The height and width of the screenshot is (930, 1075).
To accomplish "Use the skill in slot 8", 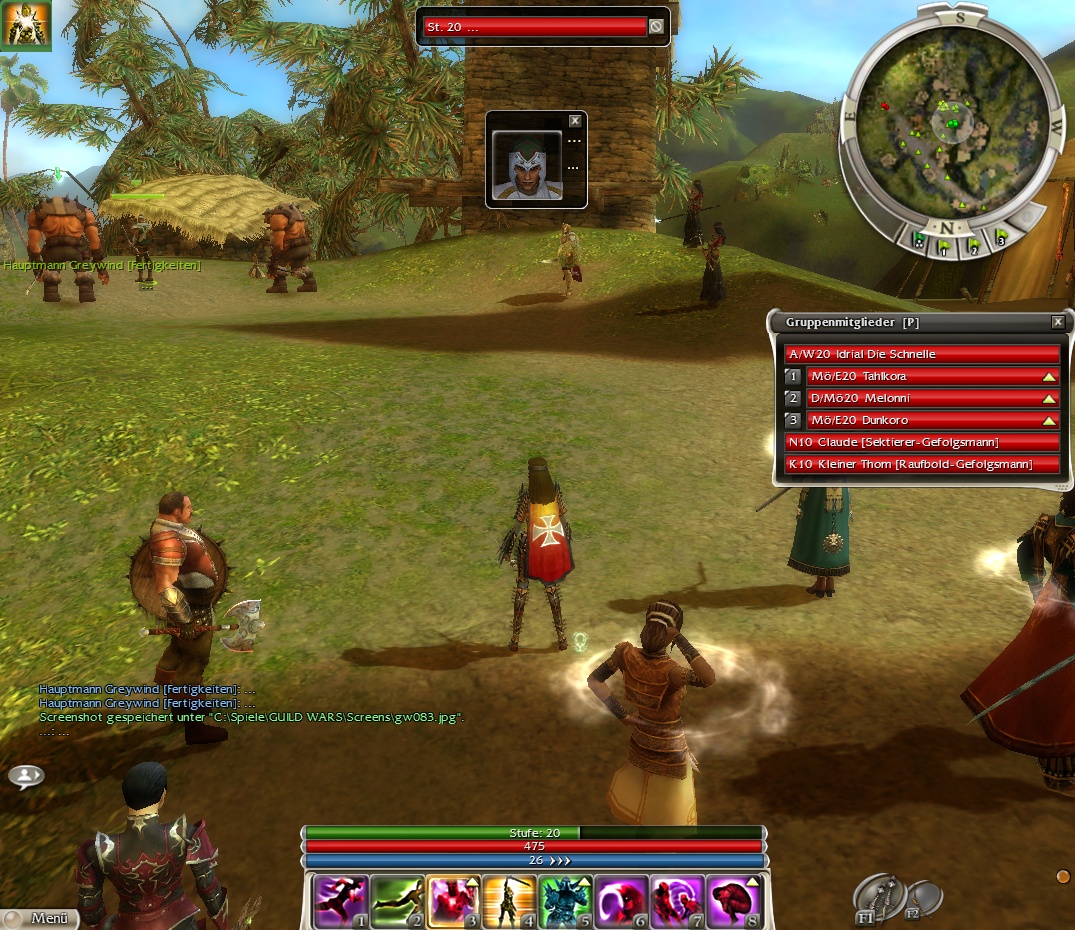I will pos(734,902).
